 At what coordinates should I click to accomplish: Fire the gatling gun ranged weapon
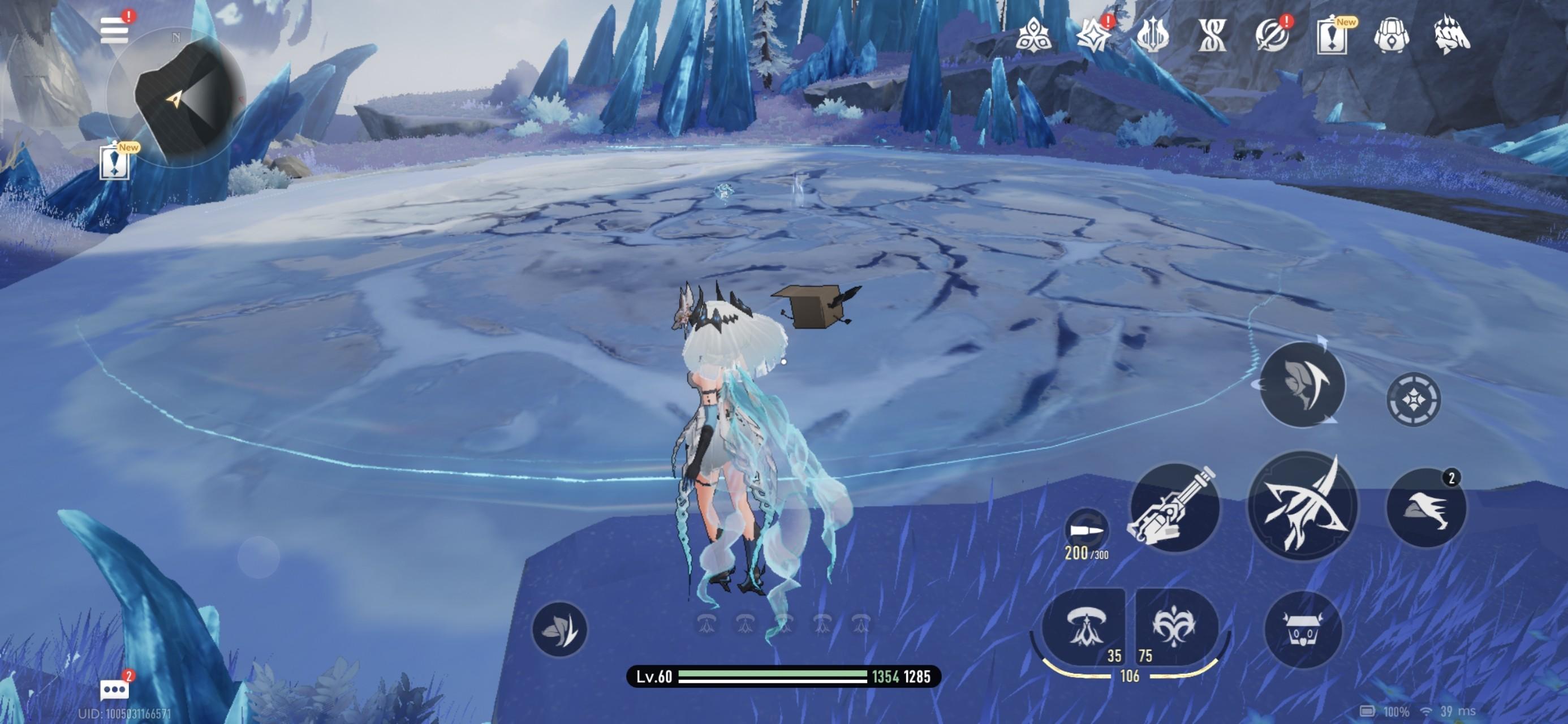point(1174,507)
